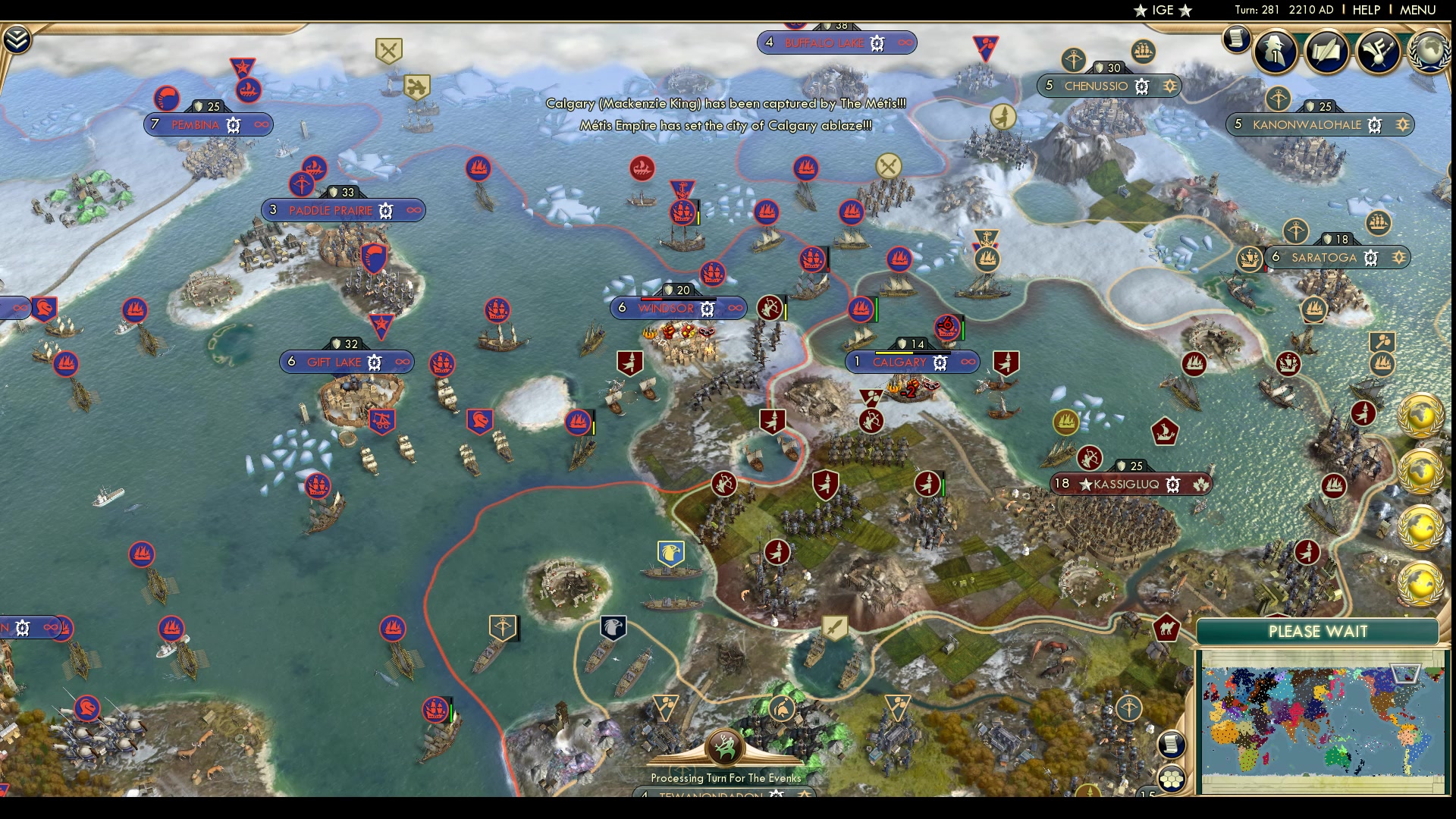Open the notification log scroll icon top right
Screen dimensions: 1456x819
coord(1238,39)
